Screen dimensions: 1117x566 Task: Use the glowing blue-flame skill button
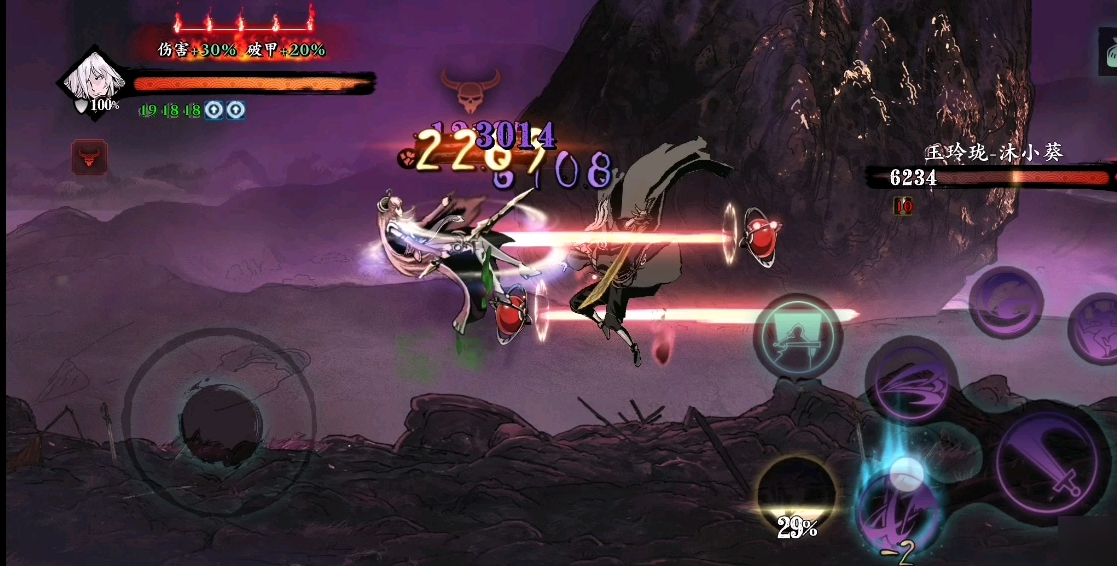pyautogui.click(x=898, y=500)
